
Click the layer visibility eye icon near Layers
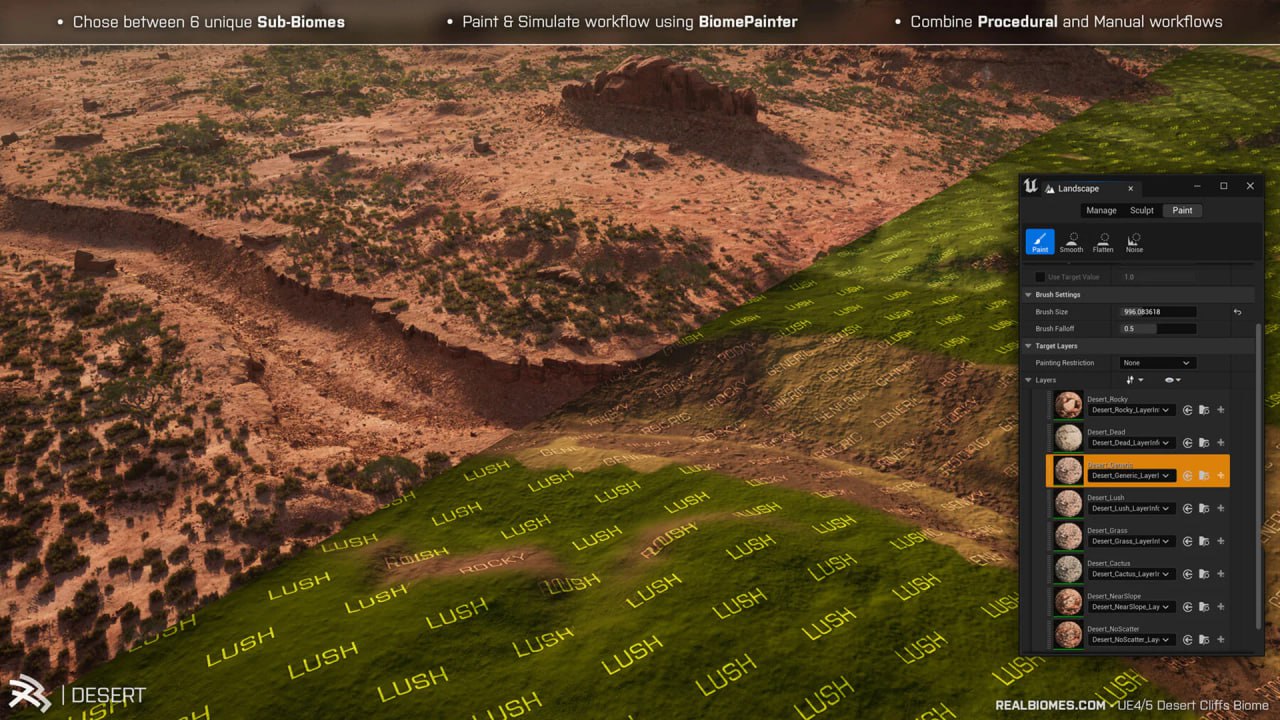(1170, 380)
